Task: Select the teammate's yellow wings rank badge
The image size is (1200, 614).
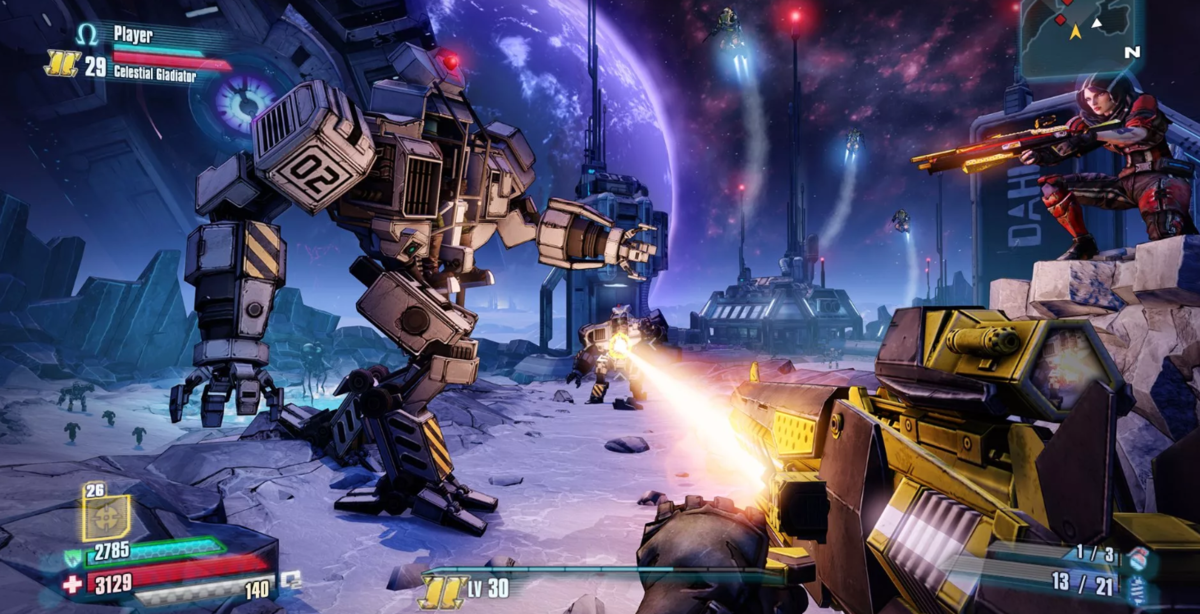Action: point(62,64)
